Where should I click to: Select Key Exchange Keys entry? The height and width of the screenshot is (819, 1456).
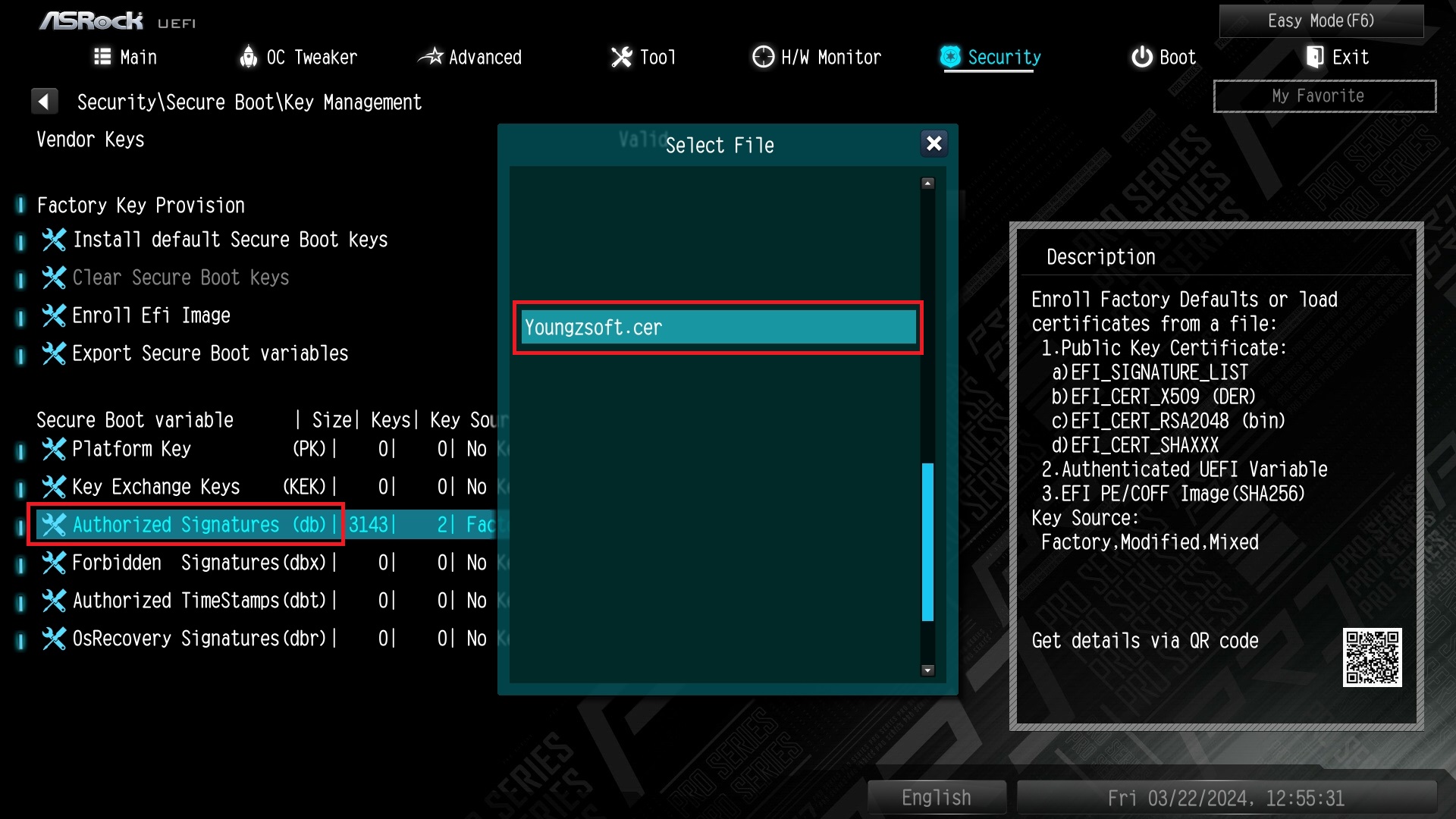(155, 487)
